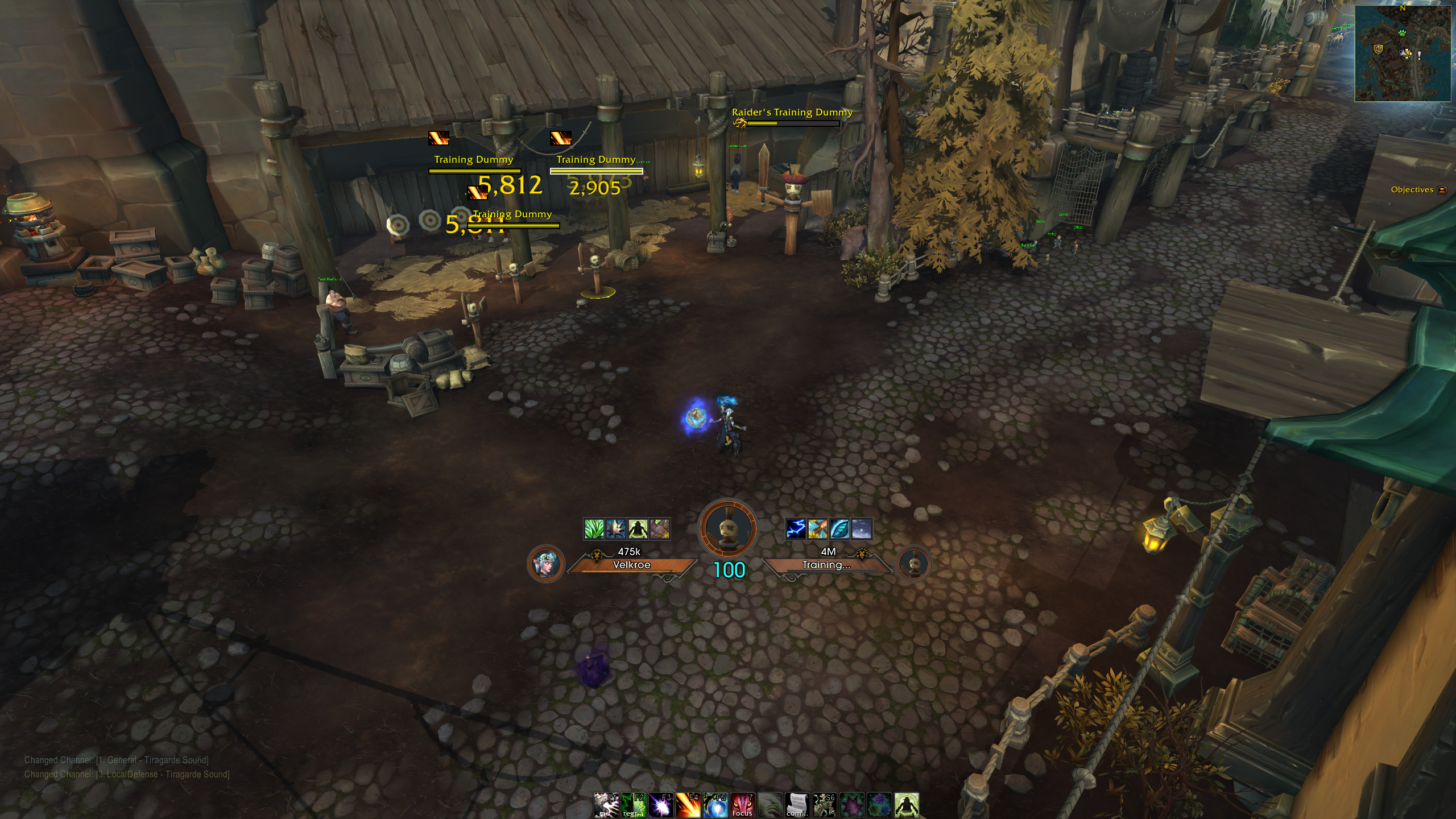Click the dungeon shield marker on the minimap
The width and height of the screenshot is (1456, 819).
click(1378, 49)
